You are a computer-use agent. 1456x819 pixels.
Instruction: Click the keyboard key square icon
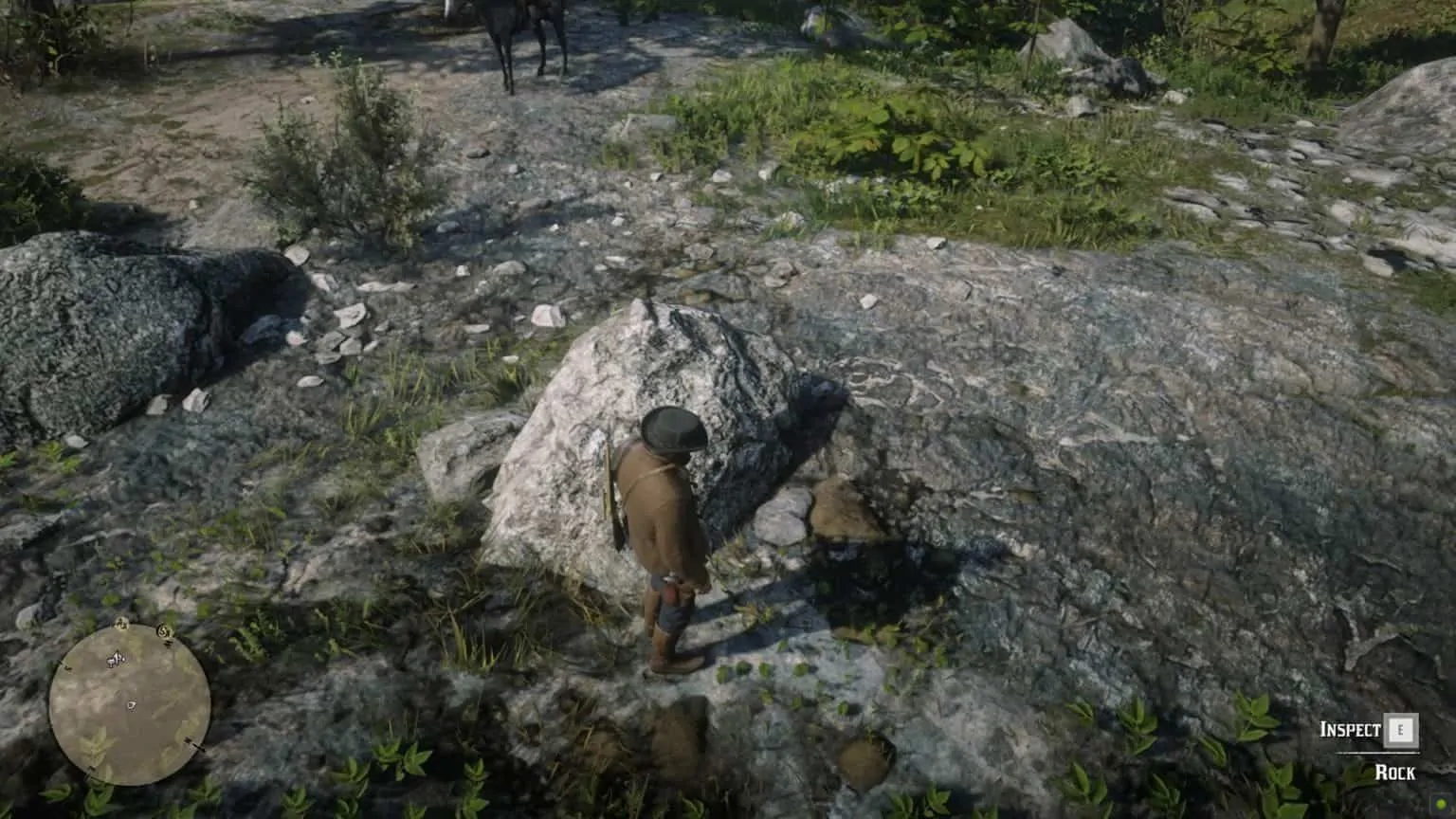[x=1401, y=730]
